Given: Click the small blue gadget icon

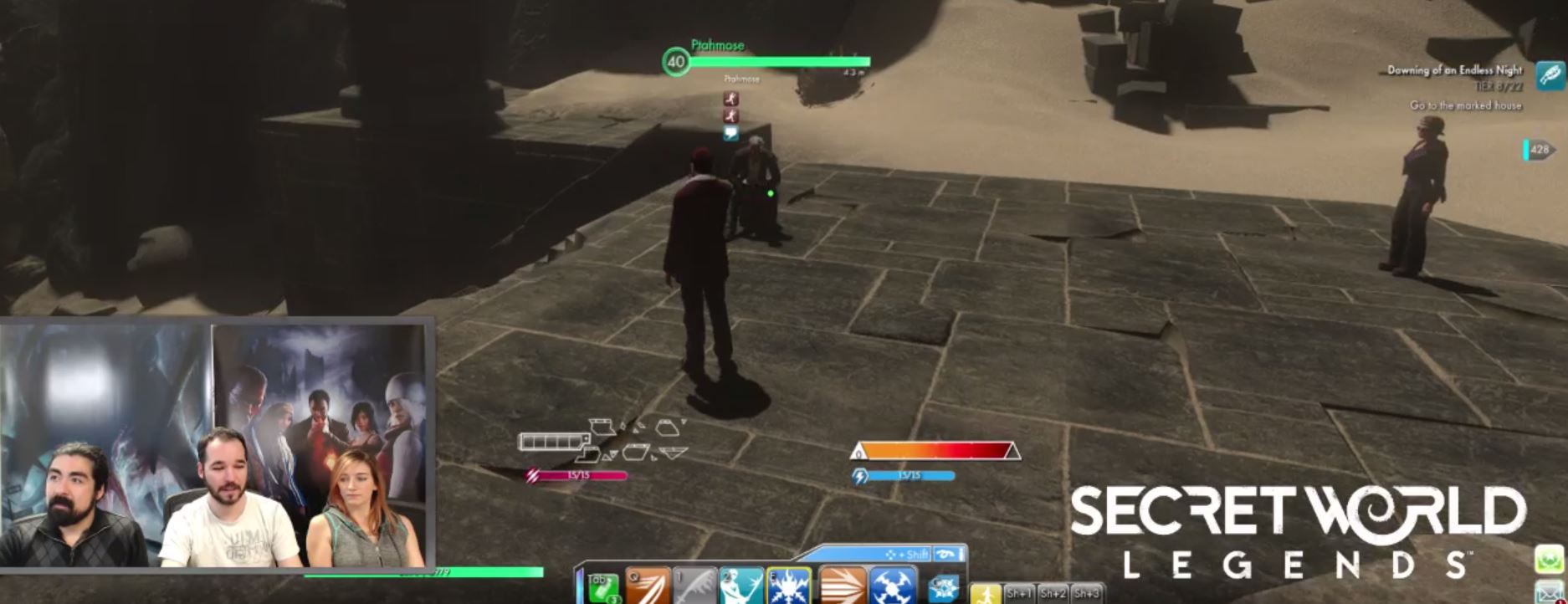Looking at the screenshot, I should [945, 588].
